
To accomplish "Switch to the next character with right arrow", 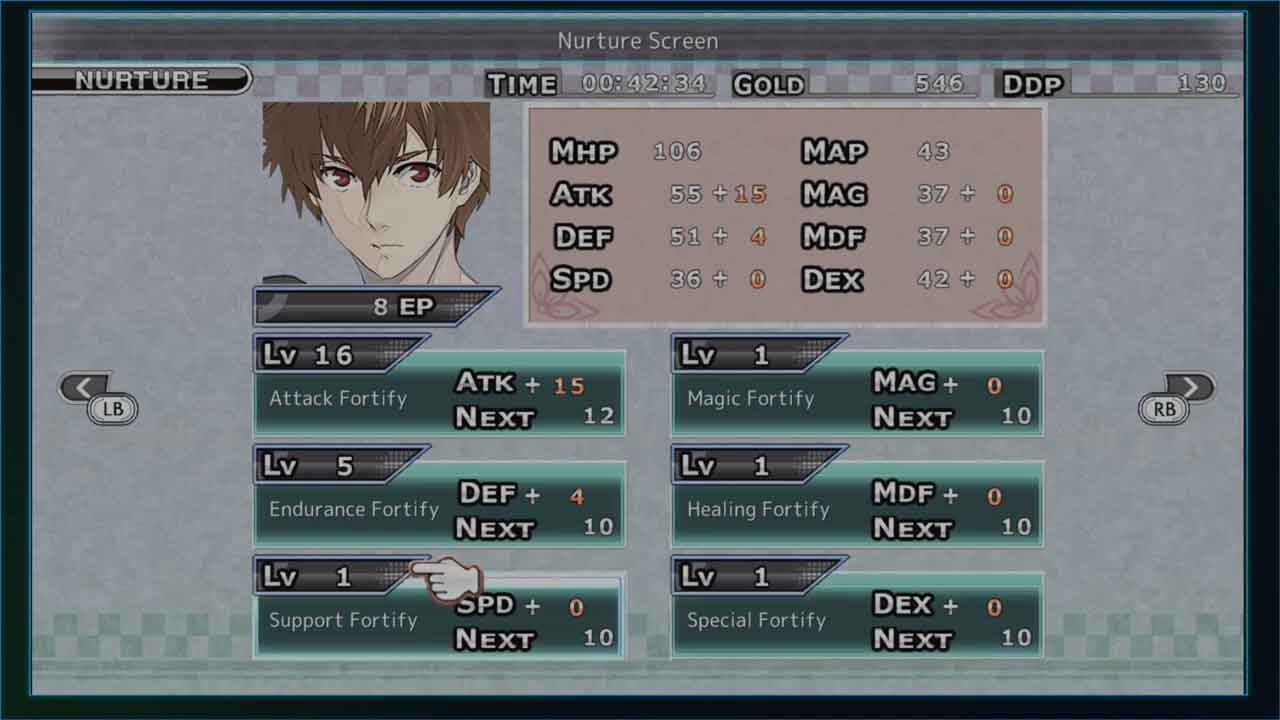I will [x=1188, y=389].
